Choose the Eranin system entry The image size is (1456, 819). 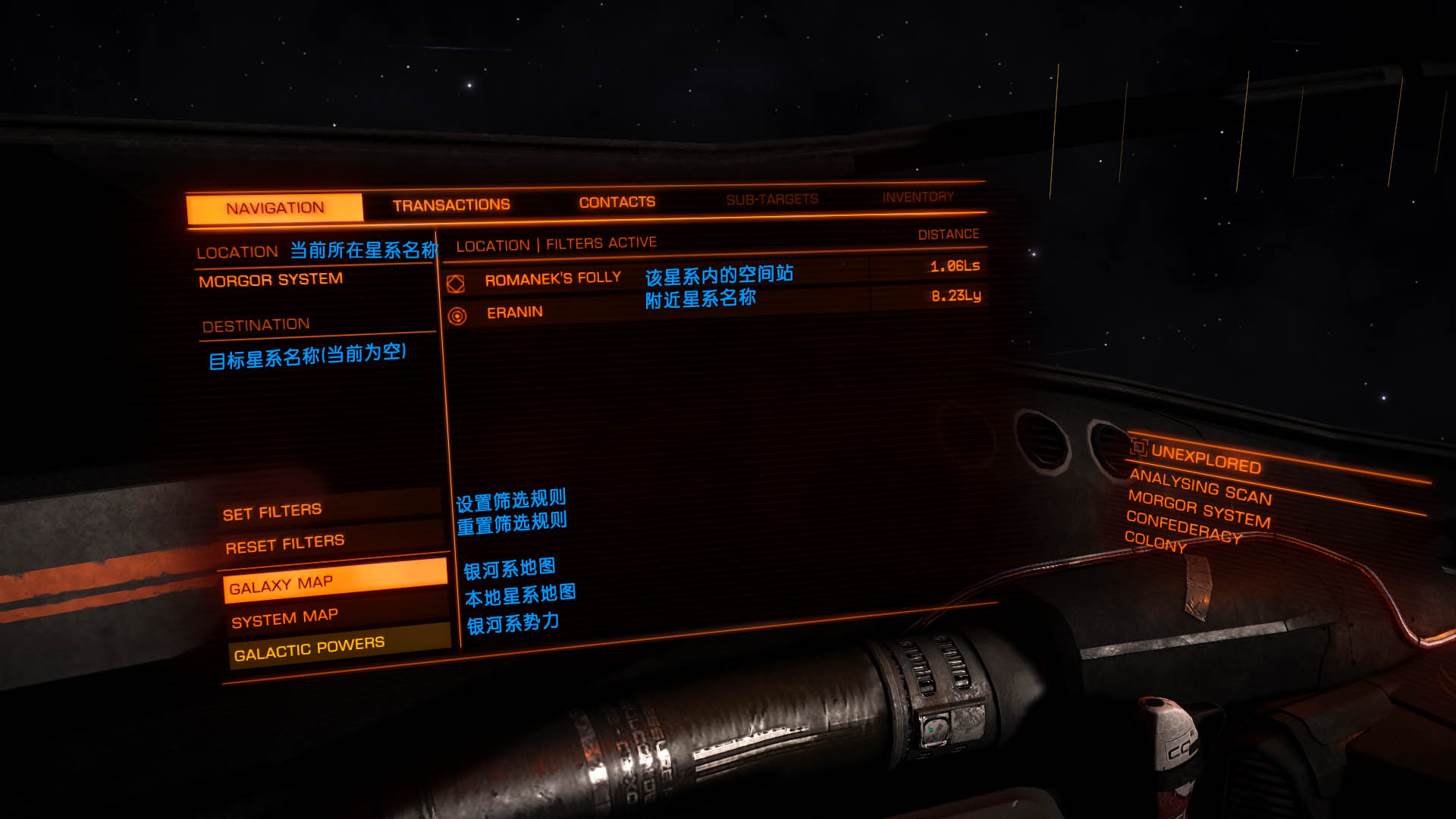click(x=515, y=312)
